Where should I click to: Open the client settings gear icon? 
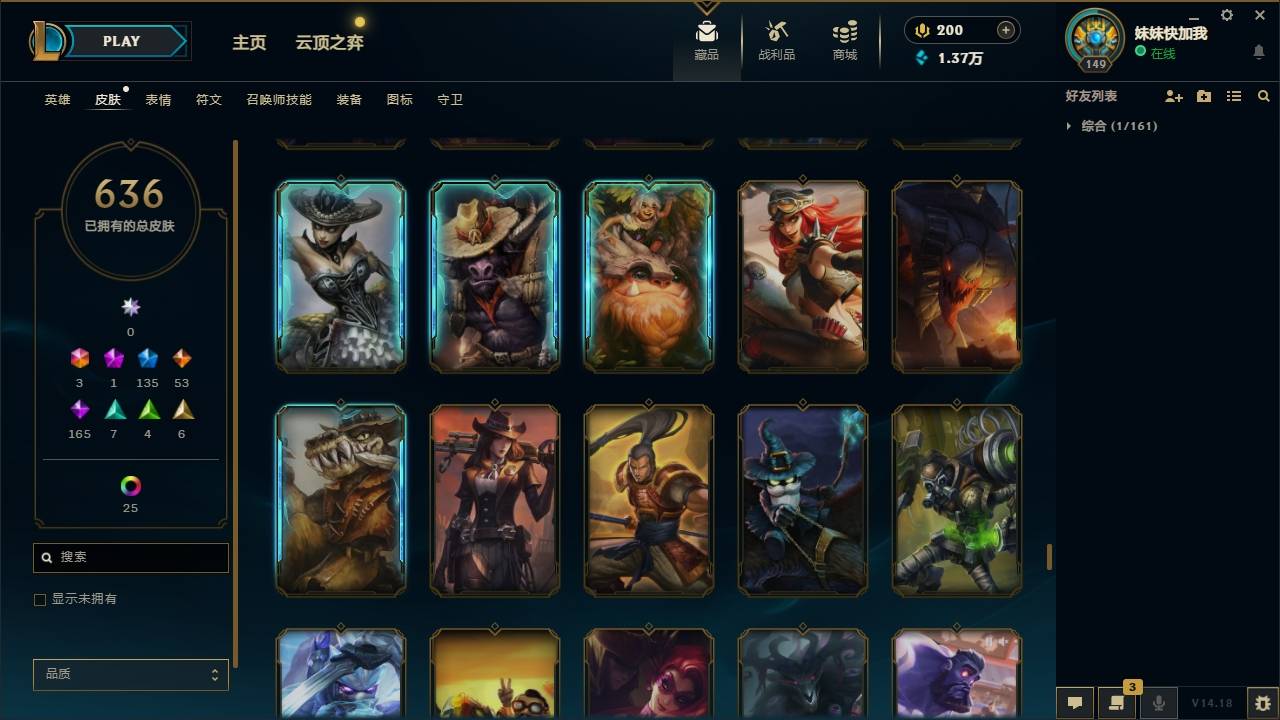[x=1226, y=15]
